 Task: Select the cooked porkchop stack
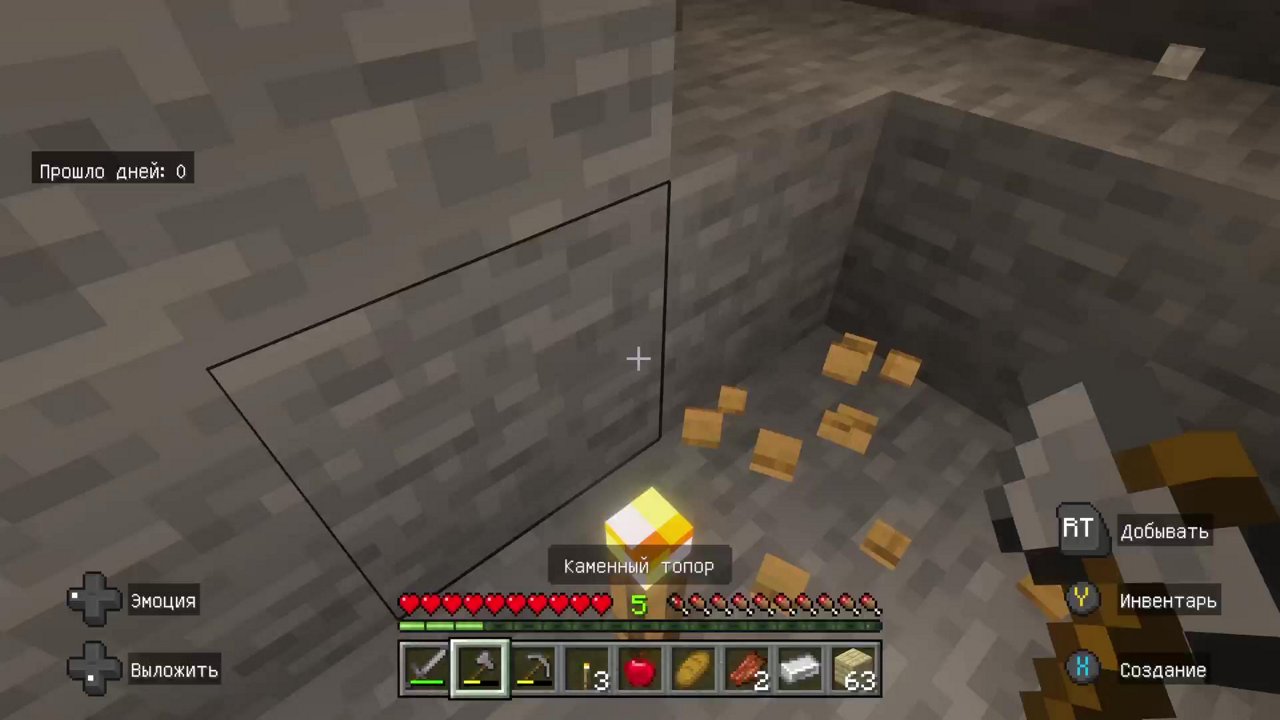(x=746, y=668)
